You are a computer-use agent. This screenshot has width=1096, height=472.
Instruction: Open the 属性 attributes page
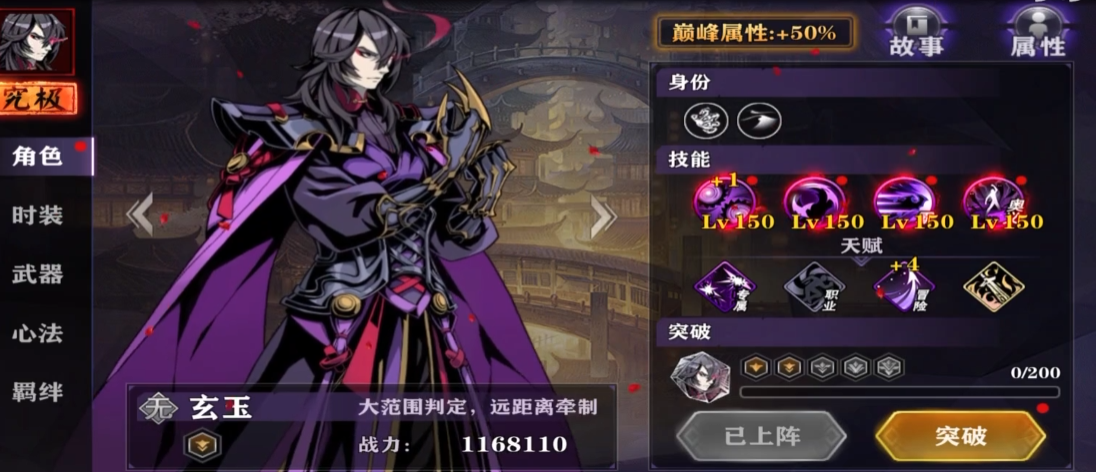[1038, 31]
